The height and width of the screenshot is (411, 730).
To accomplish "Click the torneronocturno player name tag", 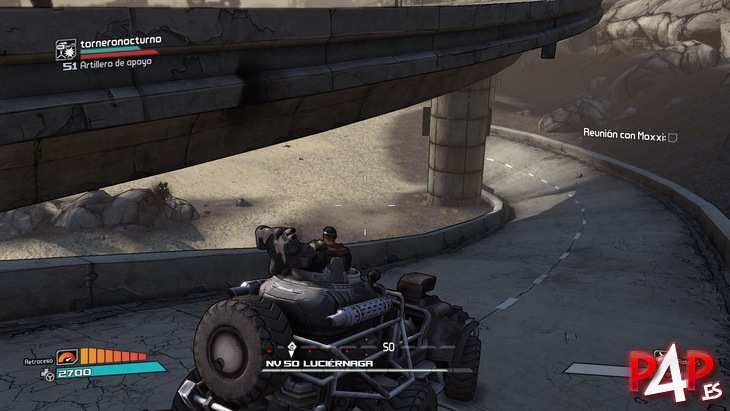I will point(119,40).
